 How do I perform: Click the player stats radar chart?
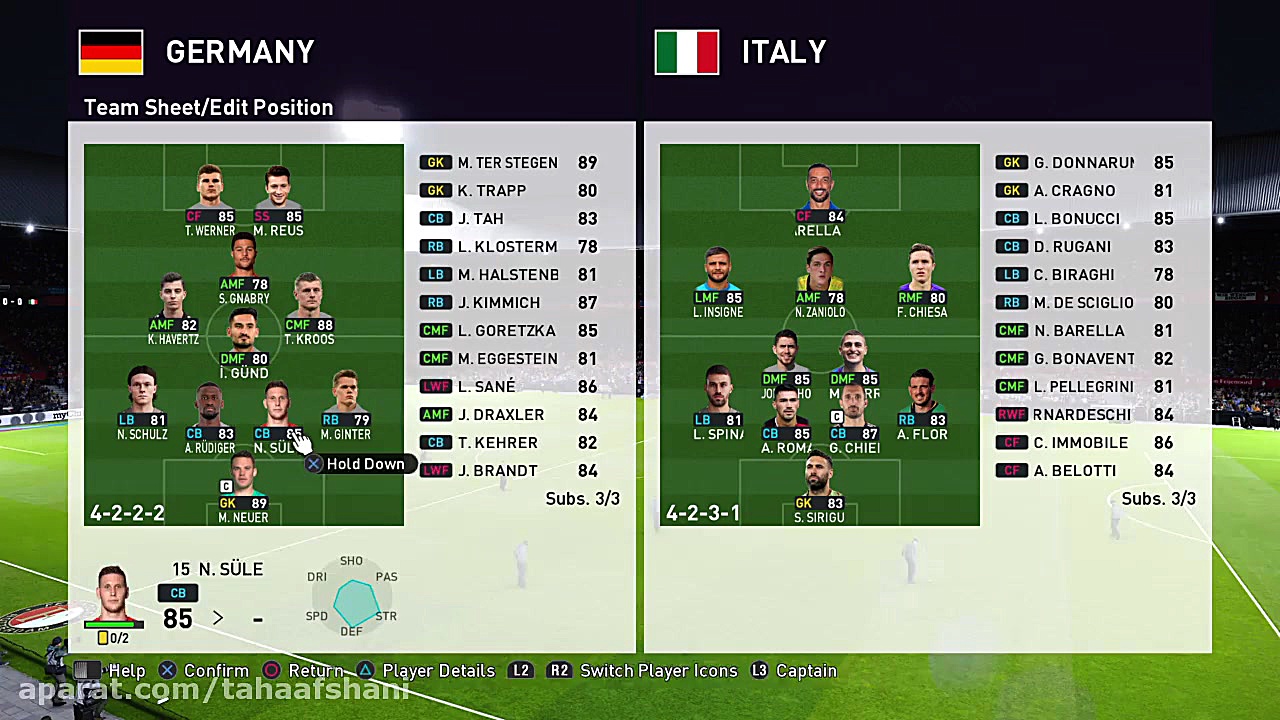tap(352, 598)
